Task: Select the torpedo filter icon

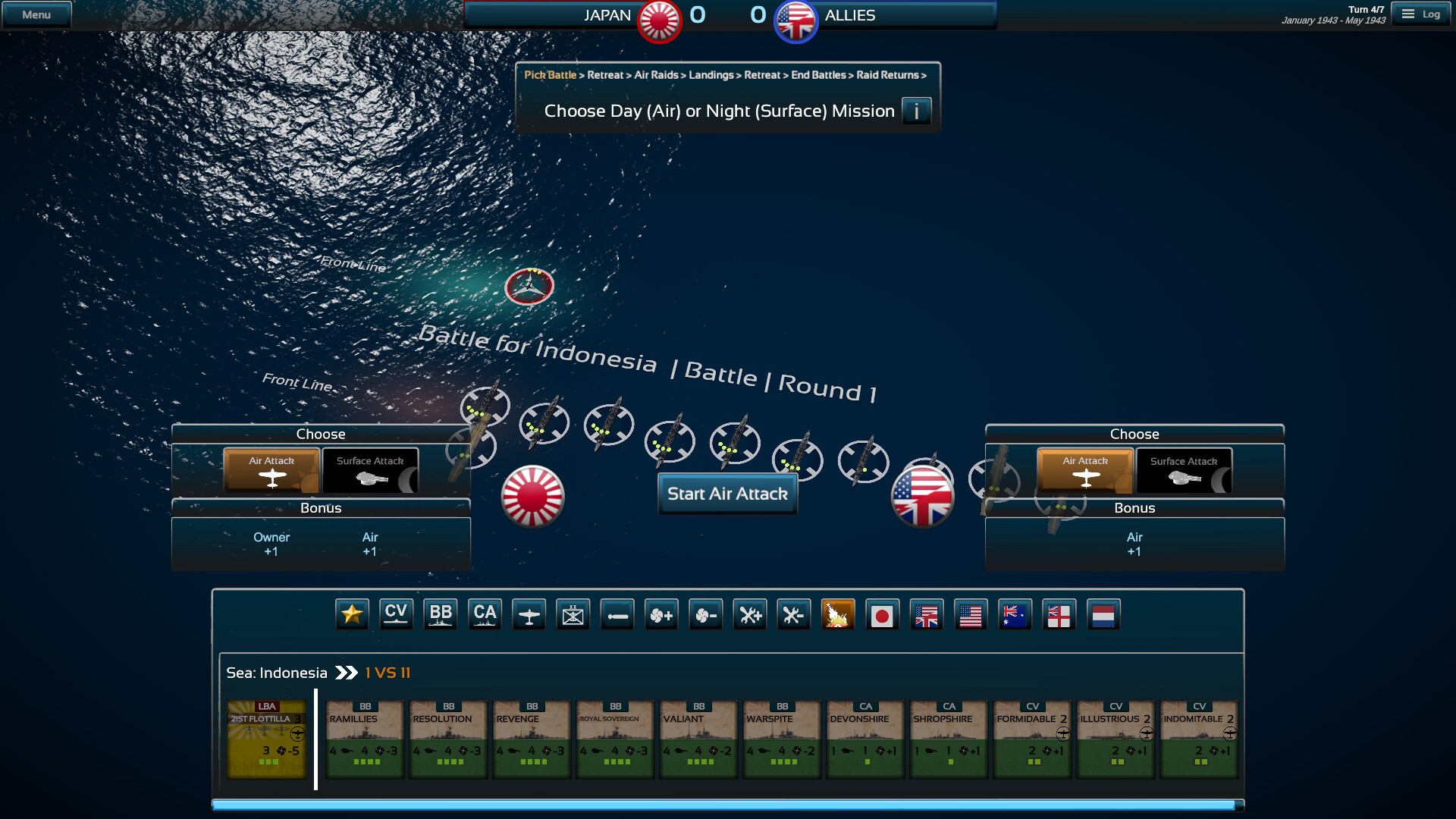Action: click(618, 614)
